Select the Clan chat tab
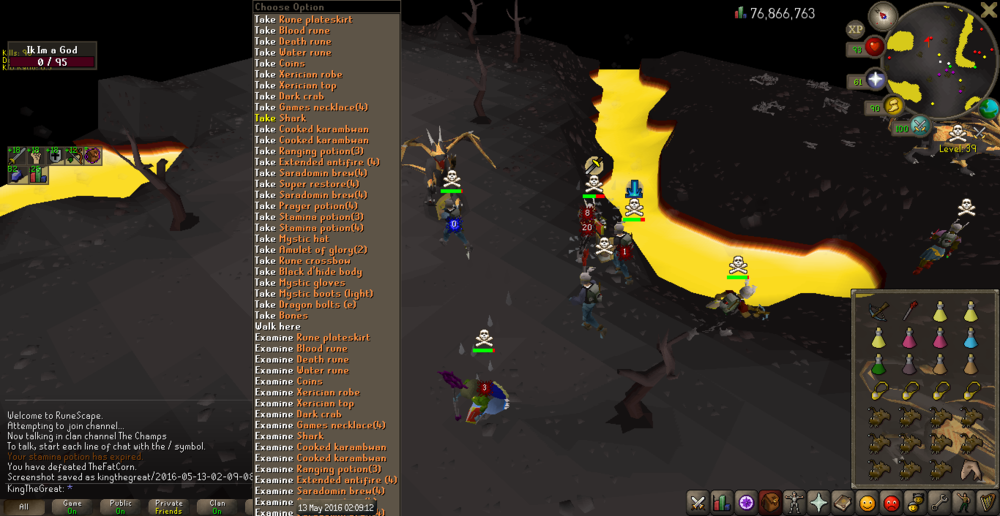Screen dimensions: 1000x516 [x=217, y=506]
